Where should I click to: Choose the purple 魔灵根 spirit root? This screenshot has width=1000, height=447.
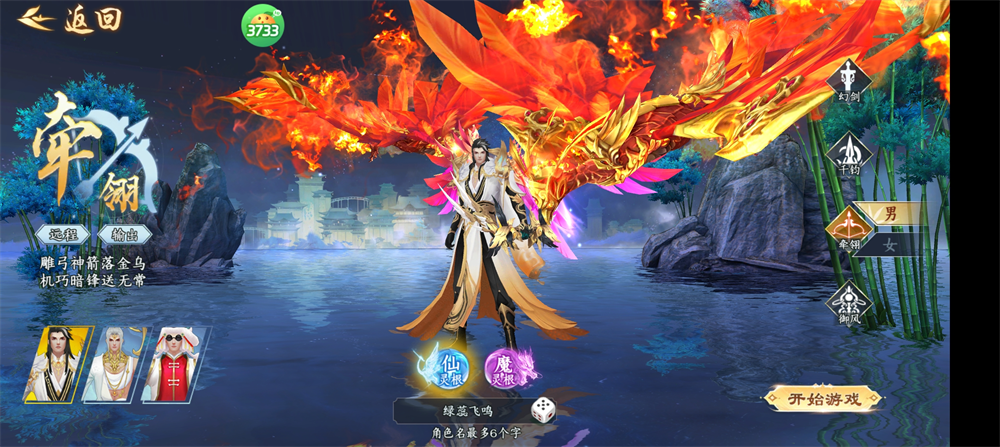[510, 368]
